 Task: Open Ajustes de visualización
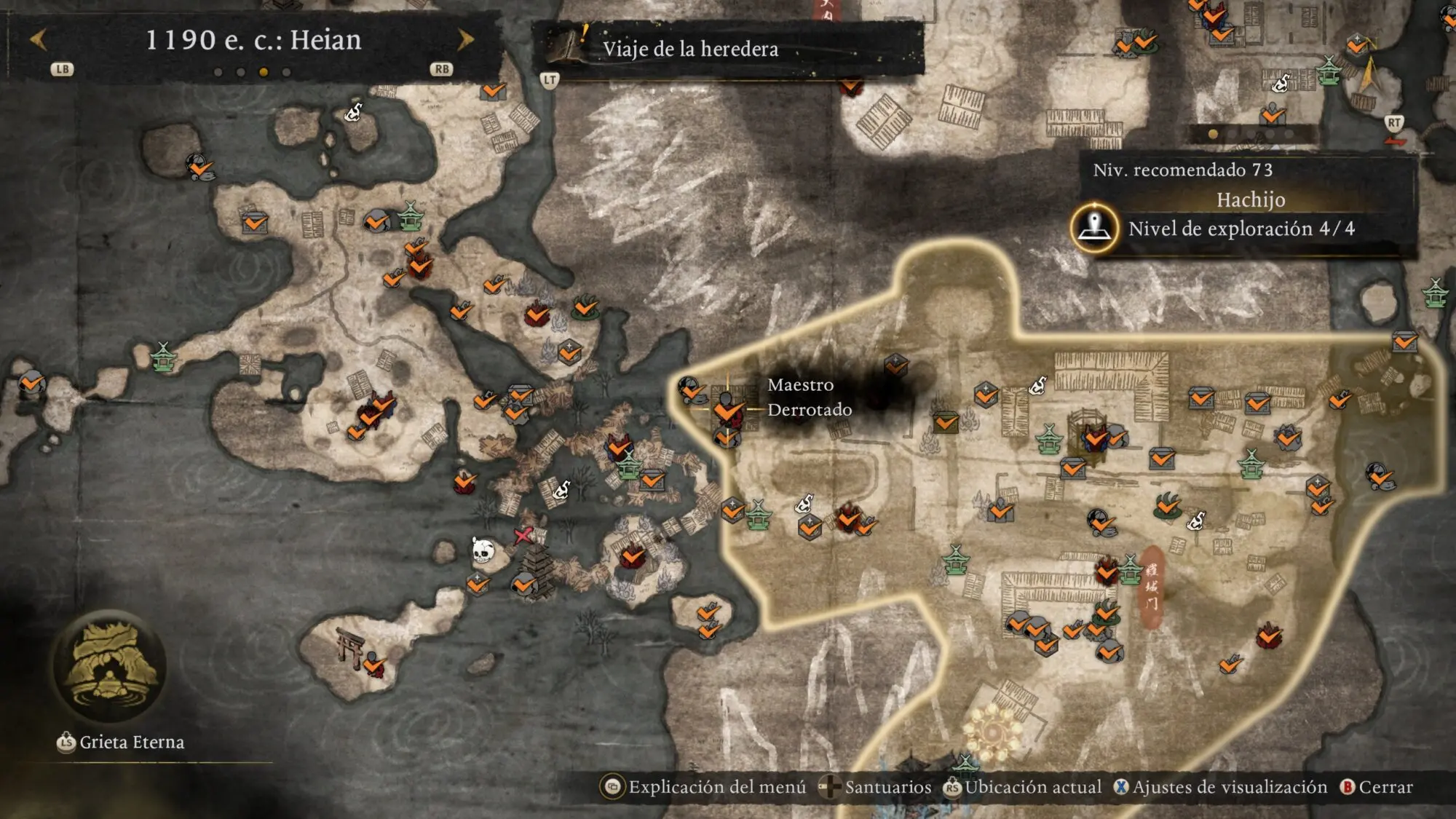[x=1221, y=787]
